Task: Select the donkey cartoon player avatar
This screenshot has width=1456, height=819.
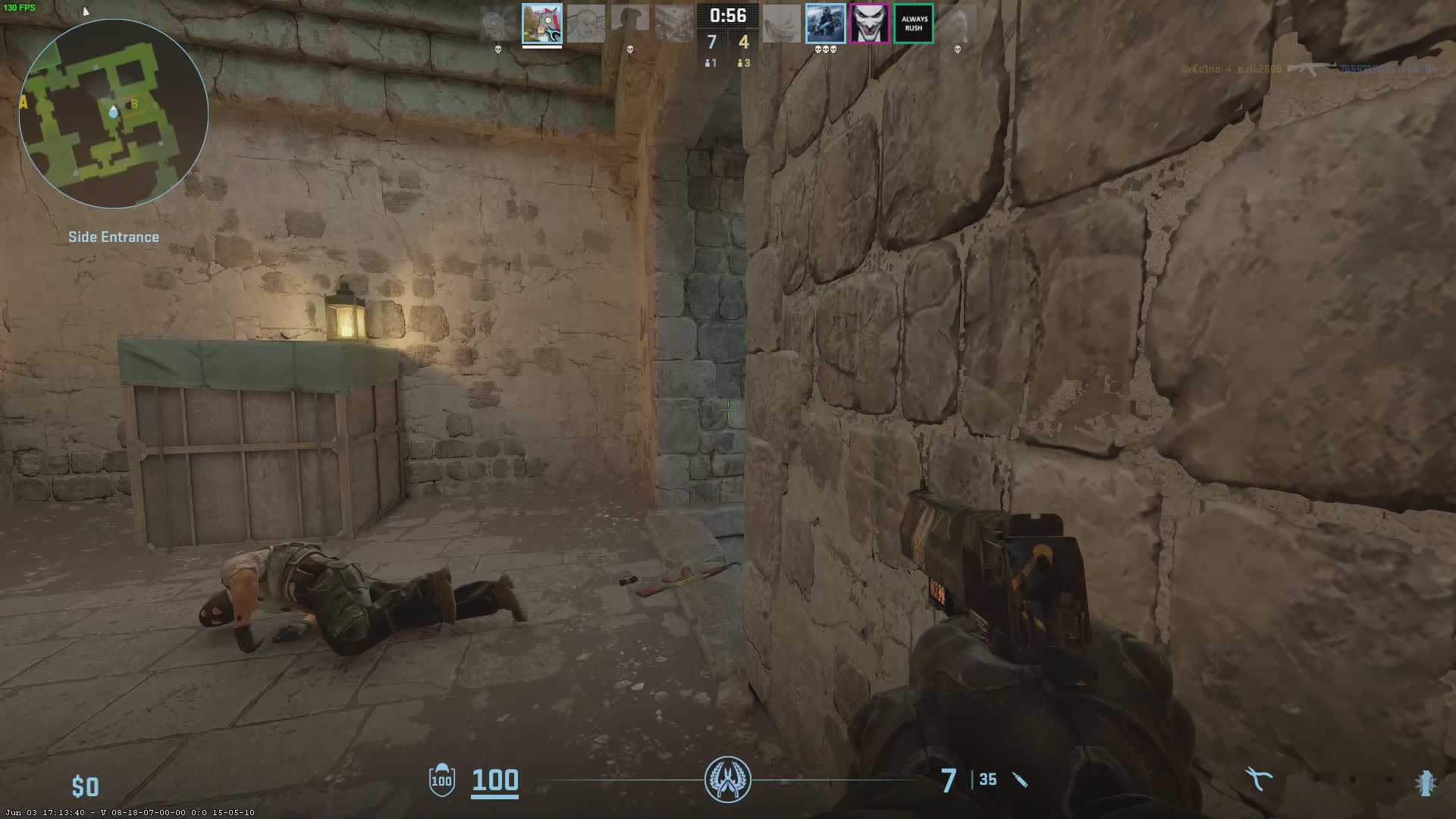Action: pyautogui.click(x=541, y=24)
